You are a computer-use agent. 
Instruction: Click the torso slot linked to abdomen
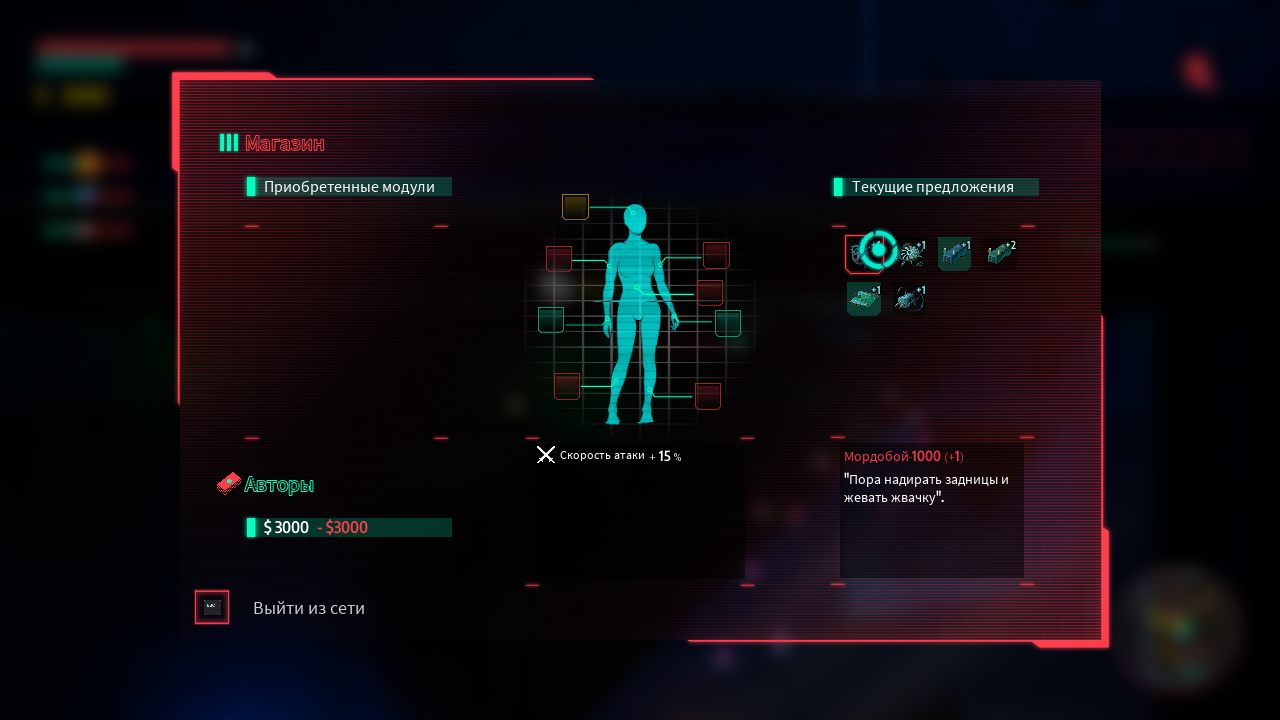point(709,293)
